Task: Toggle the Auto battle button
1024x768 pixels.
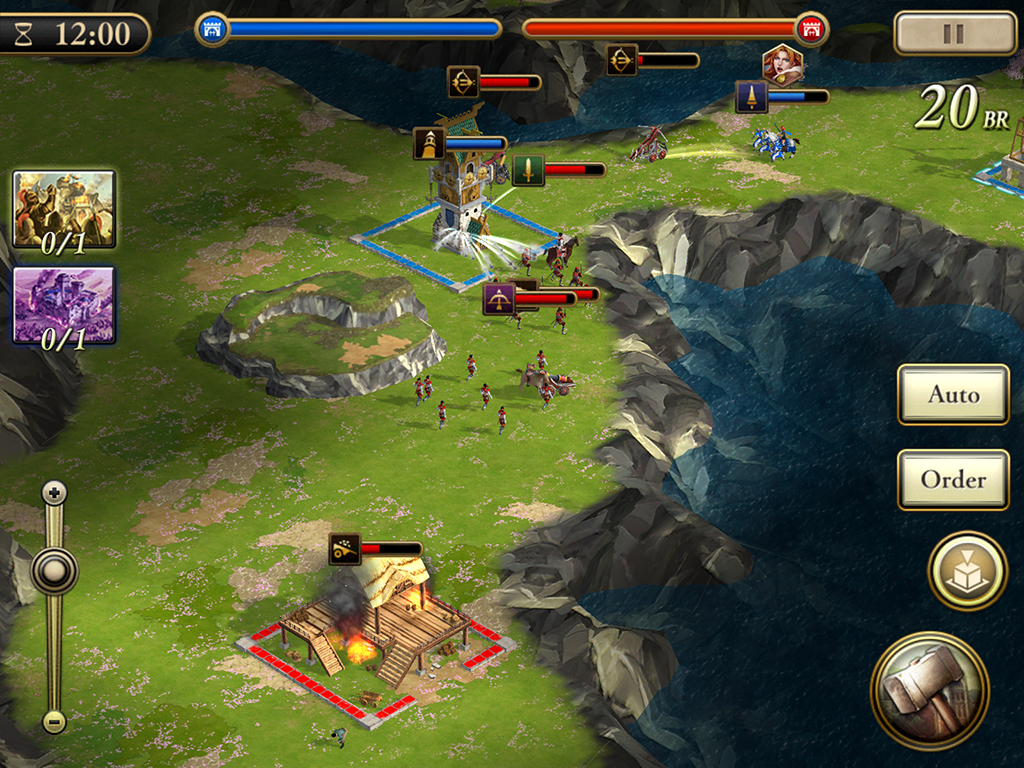Action: (x=953, y=394)
